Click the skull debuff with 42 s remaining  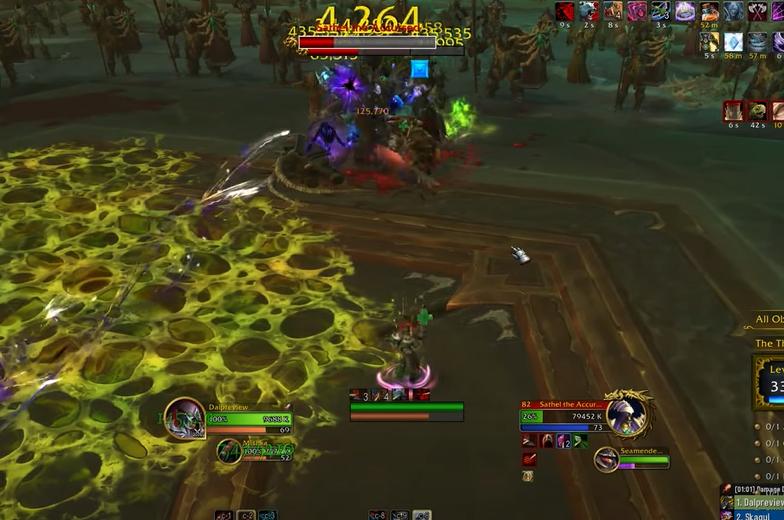tap(757, 111)
